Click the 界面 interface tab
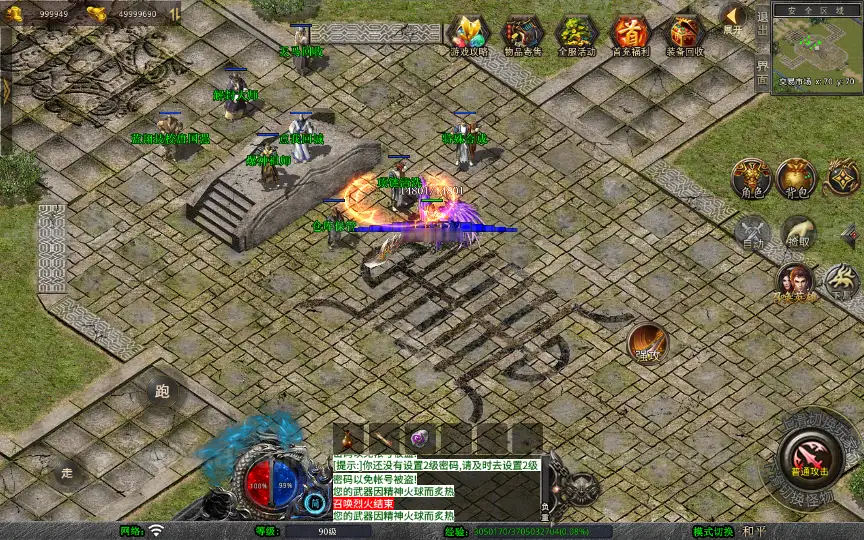The width and height of the screenshot is (864, 540). coord(762,72)
